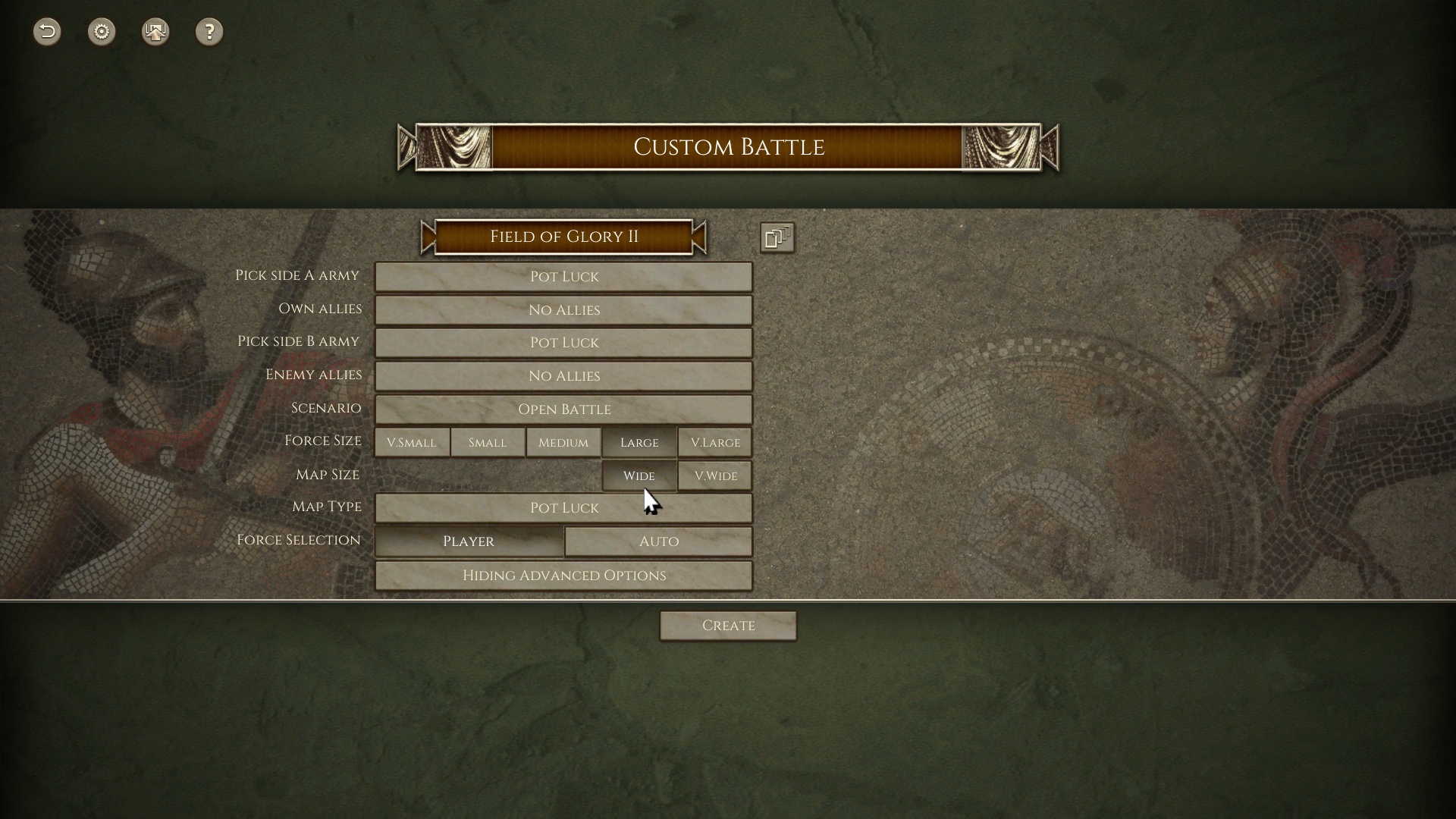Viewport: 1456px width, 819px height.
Task: Switch force selection to Auto
Action: [658, 541]
